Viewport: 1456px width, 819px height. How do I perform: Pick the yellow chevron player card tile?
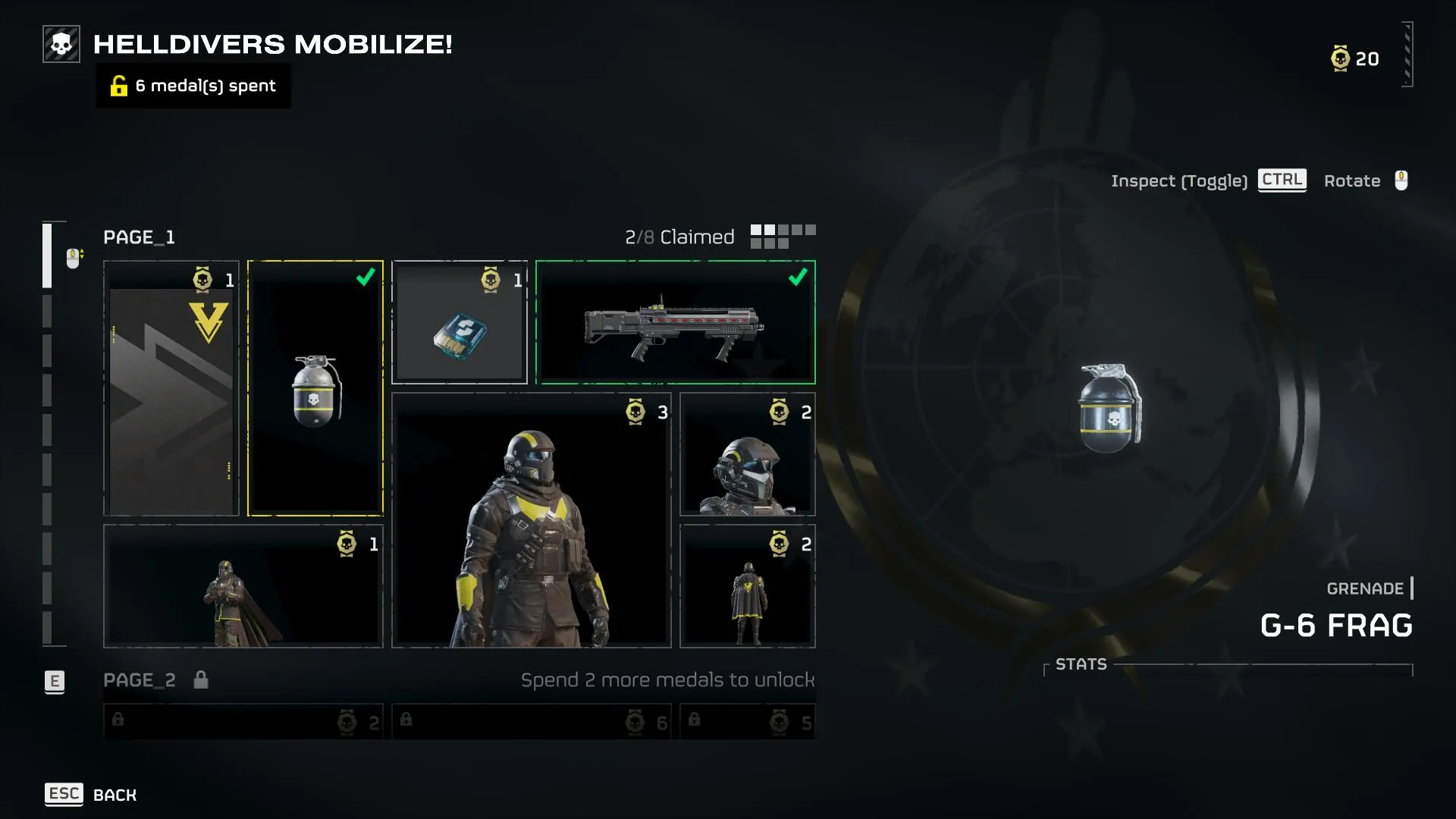click(x=171, y=388)
